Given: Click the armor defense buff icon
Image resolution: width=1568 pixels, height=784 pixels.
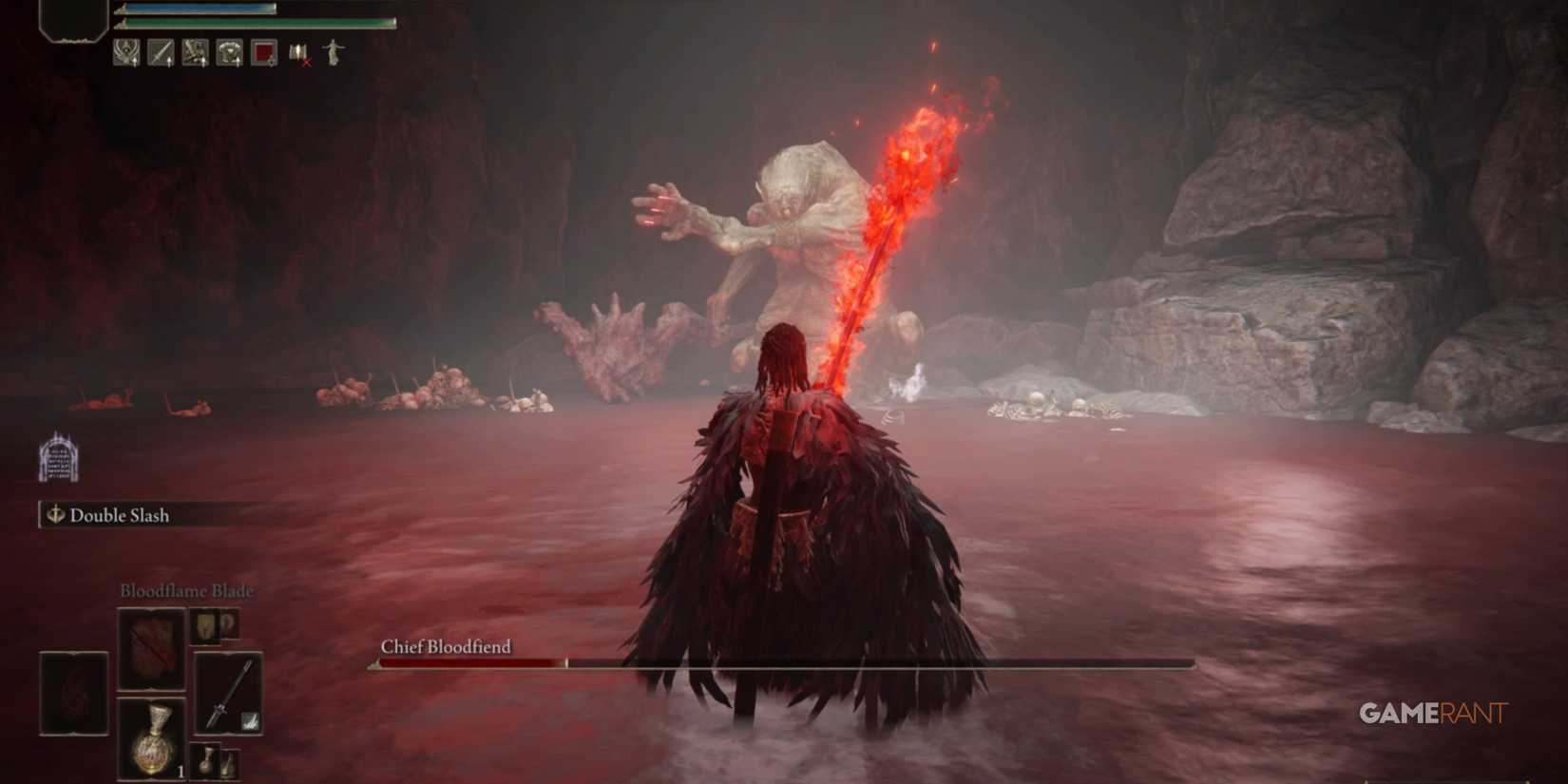Looking at the screenshot, I should coord(232,52).
